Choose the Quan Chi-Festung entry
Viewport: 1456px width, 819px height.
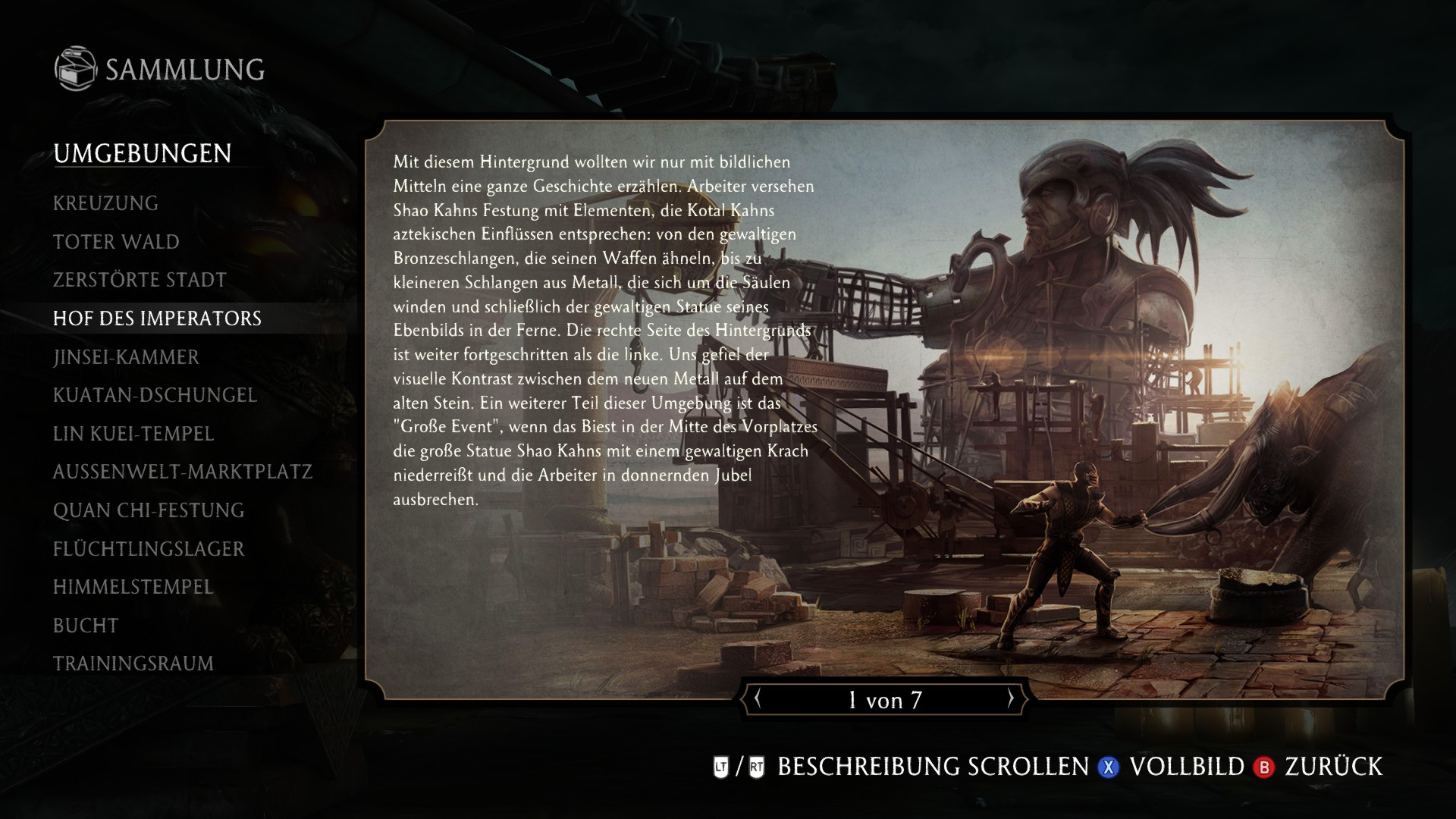pyautogui.click(x=149, y=510)
